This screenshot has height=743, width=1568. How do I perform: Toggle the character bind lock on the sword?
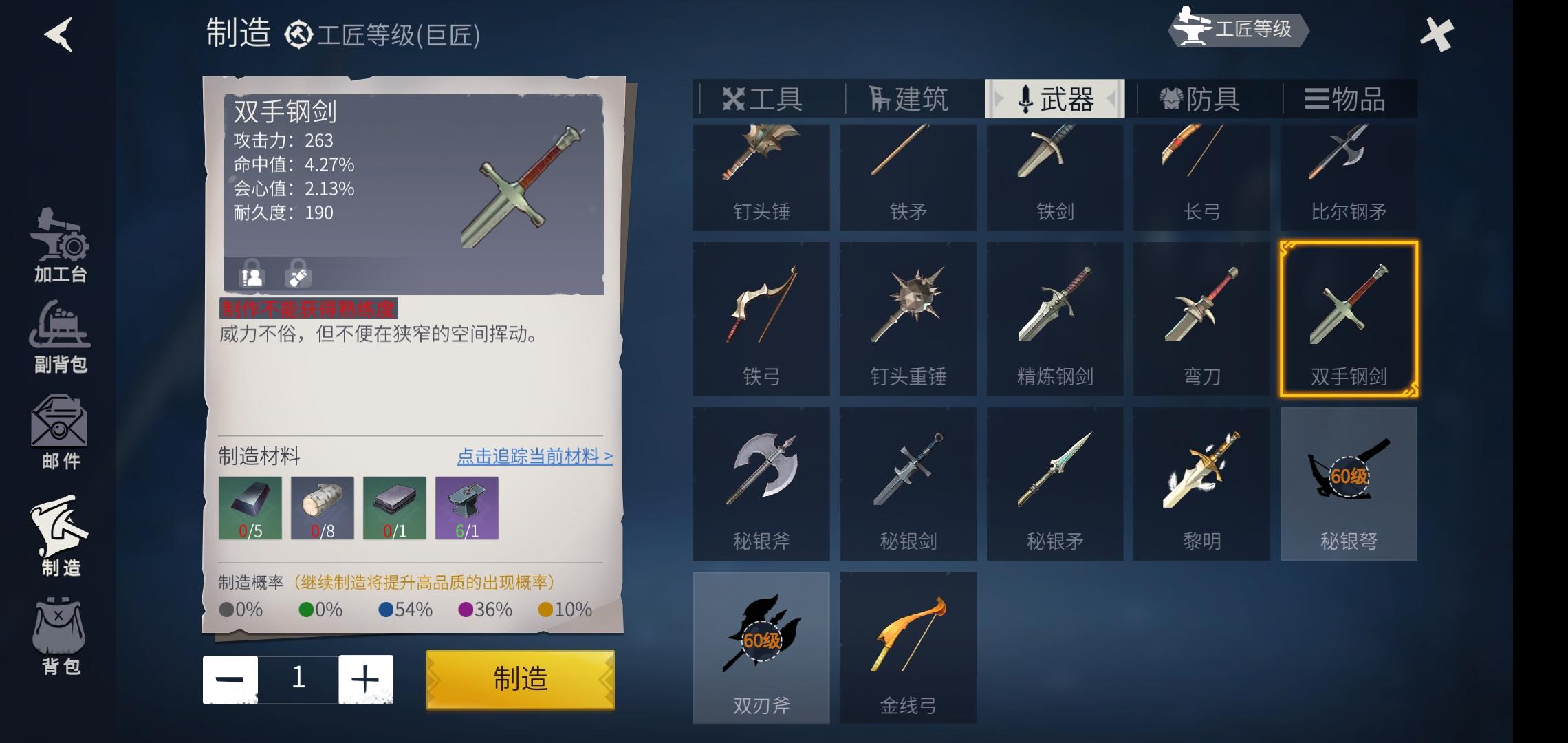[x=251, y=275]
